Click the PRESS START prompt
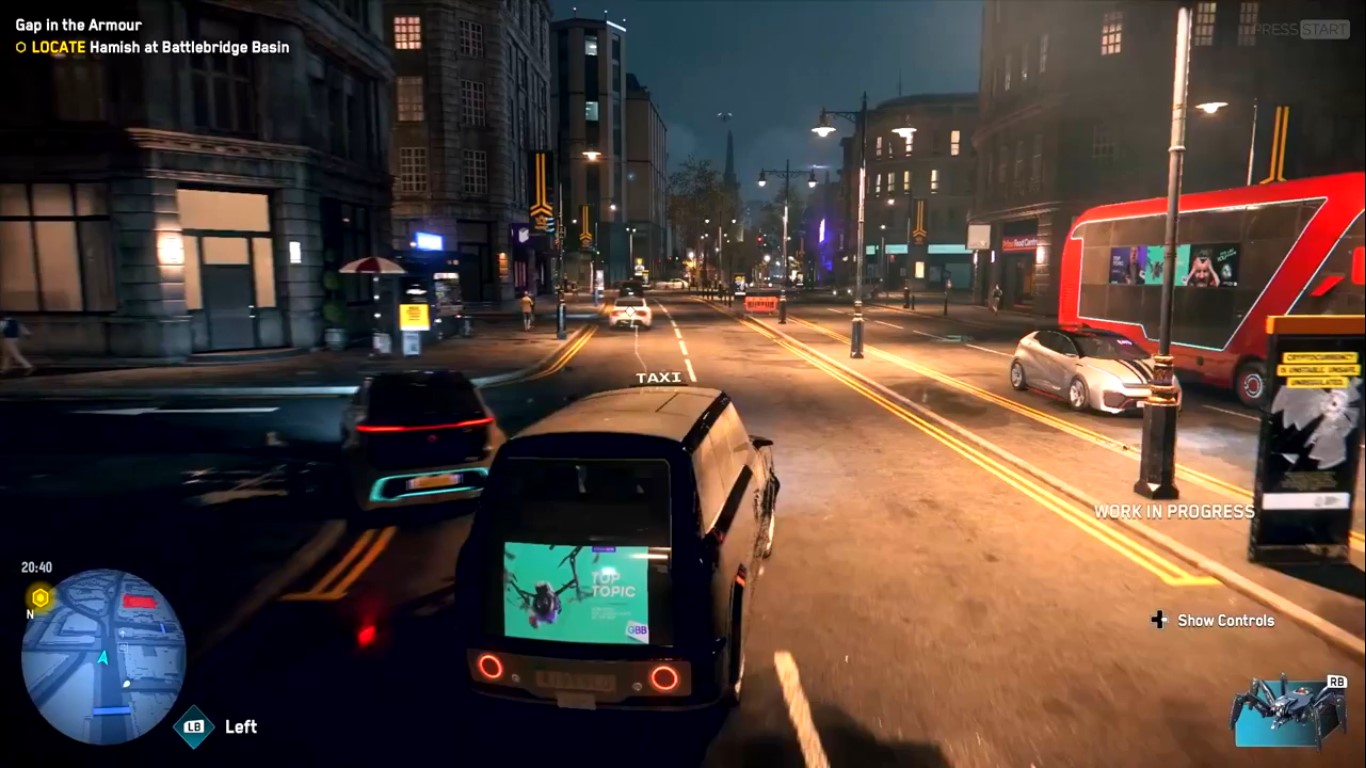The image size is (1366, 768). 1303,31
